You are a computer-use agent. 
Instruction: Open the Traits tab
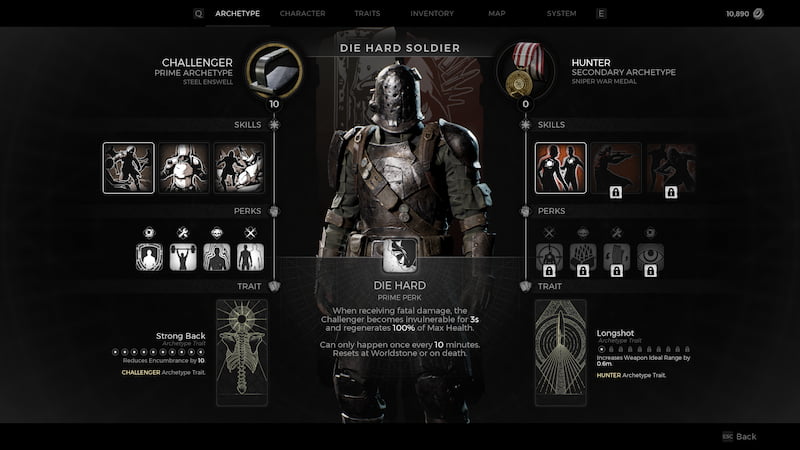click(366, 13)
